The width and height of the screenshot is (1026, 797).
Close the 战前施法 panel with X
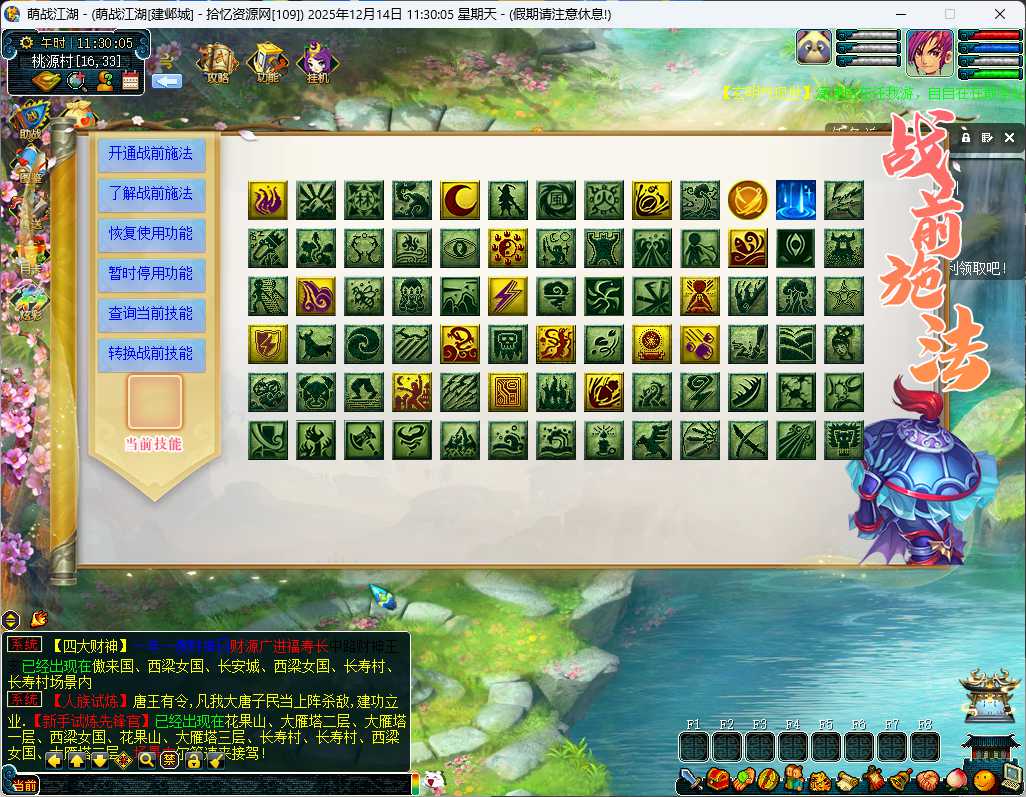pyautogui.click(x=1008, y=138)
